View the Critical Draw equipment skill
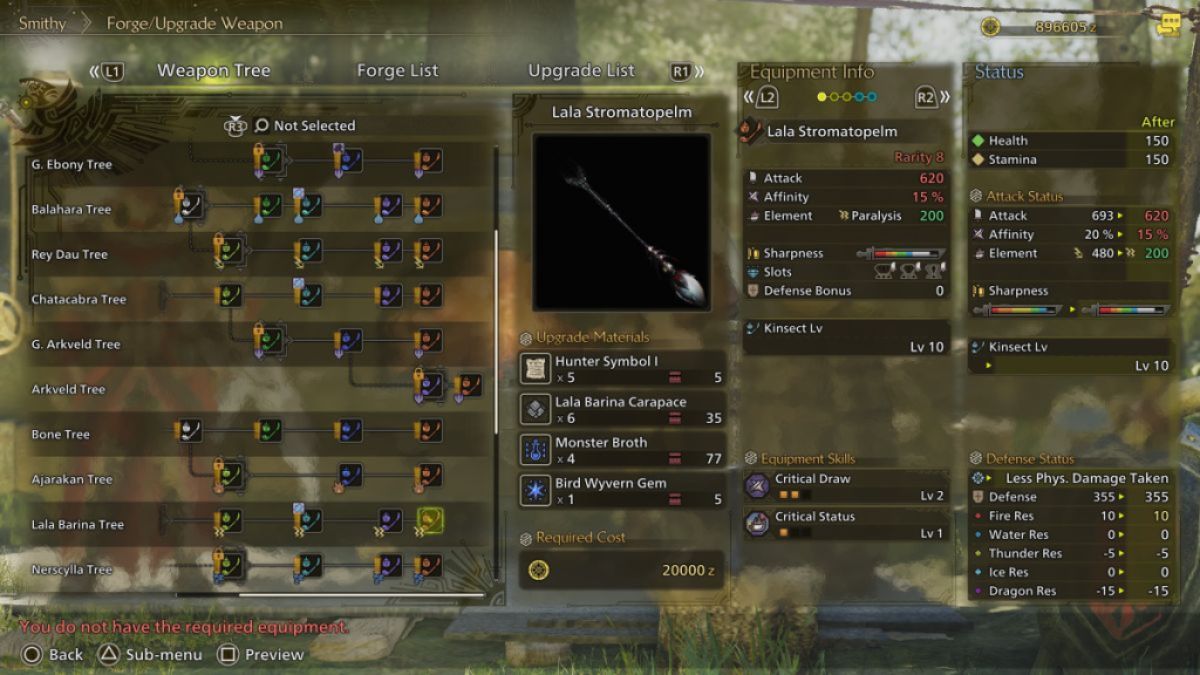Image resolution: width=1200 pixels, height=675 pixels. [x=846, y=487]
